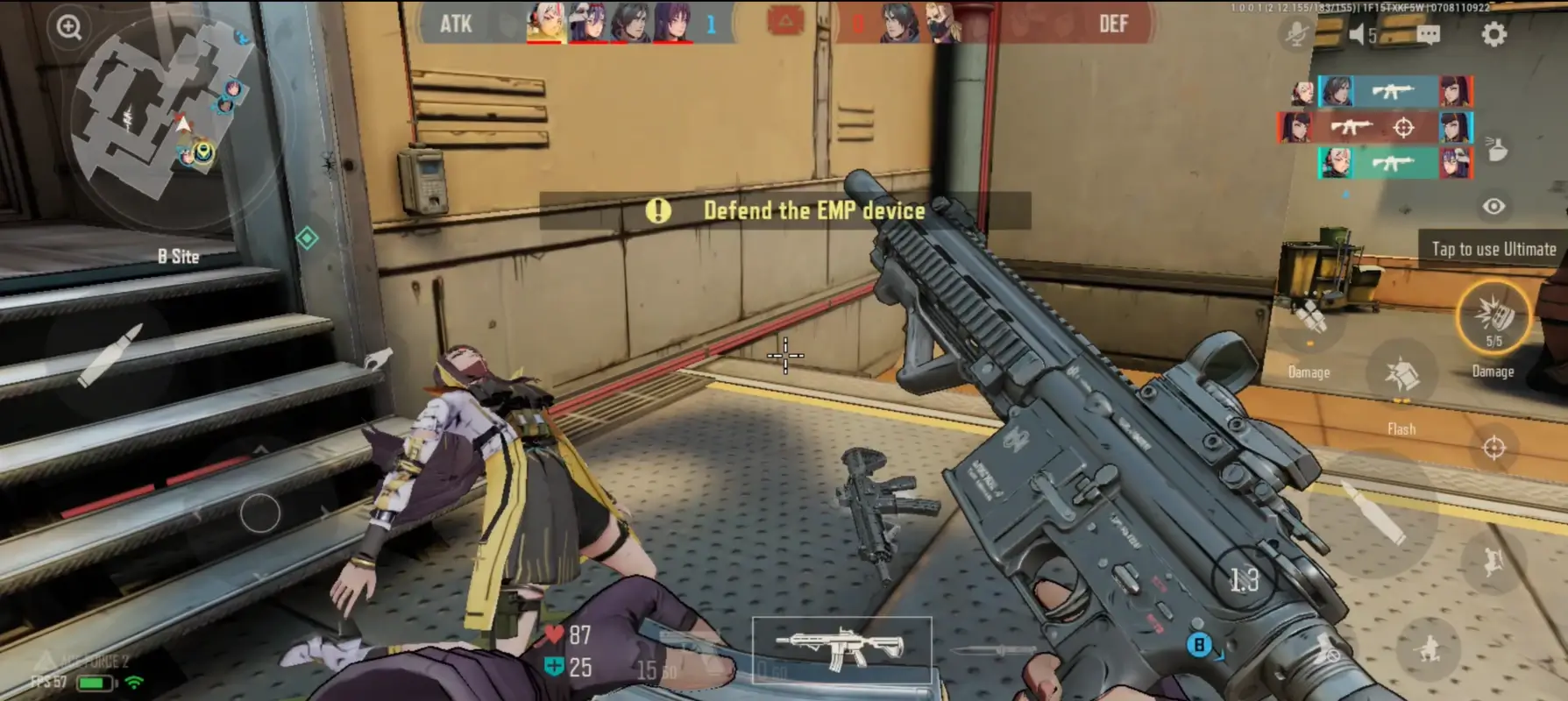The image size is (1568, 701).
Task: Select the DEF team header
Action: tap(1115, 25)
